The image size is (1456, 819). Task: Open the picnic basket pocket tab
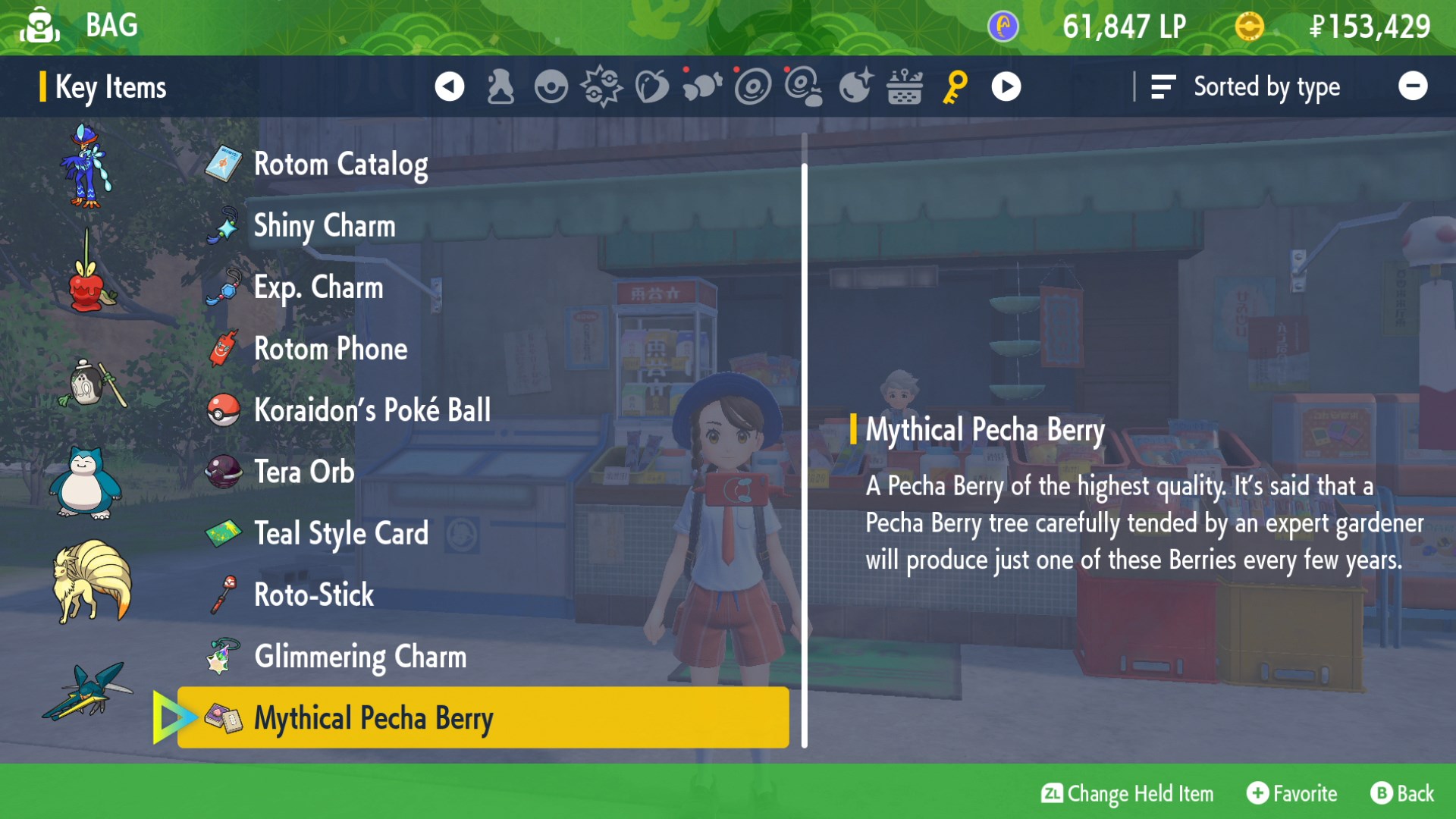tap(905, 86)
